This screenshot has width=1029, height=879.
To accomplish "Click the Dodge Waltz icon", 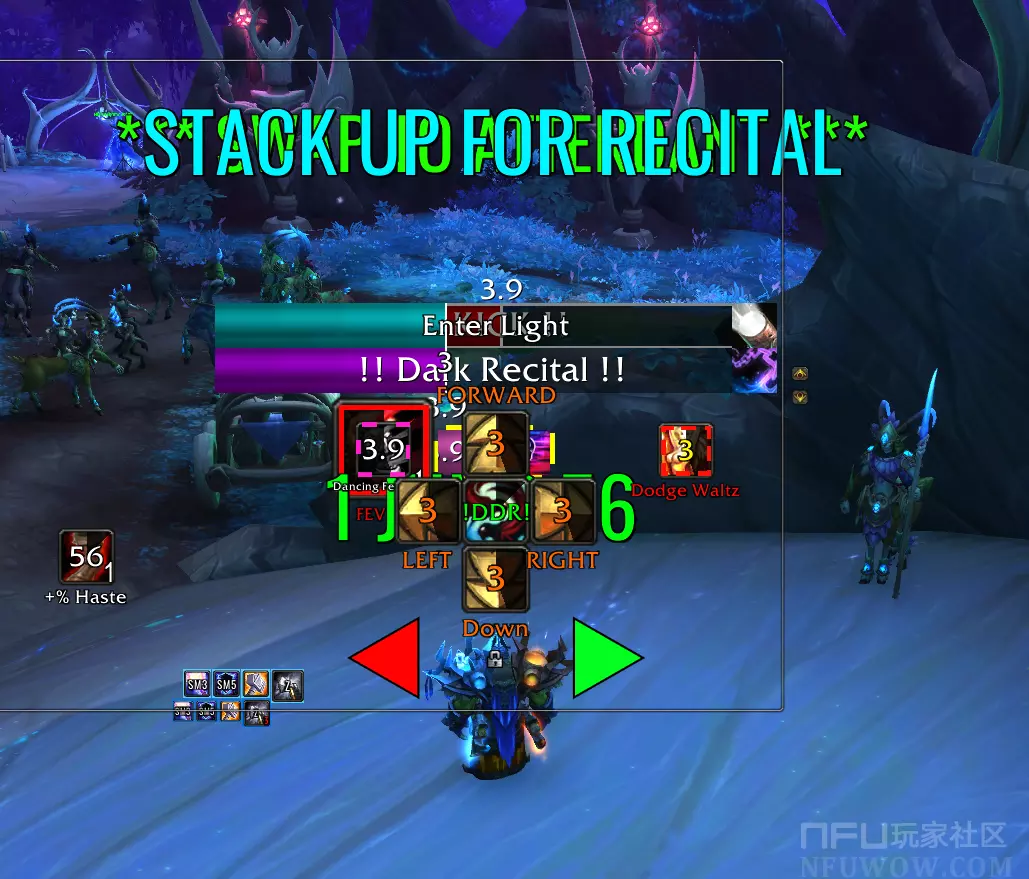I will click(x=686, y=451).
